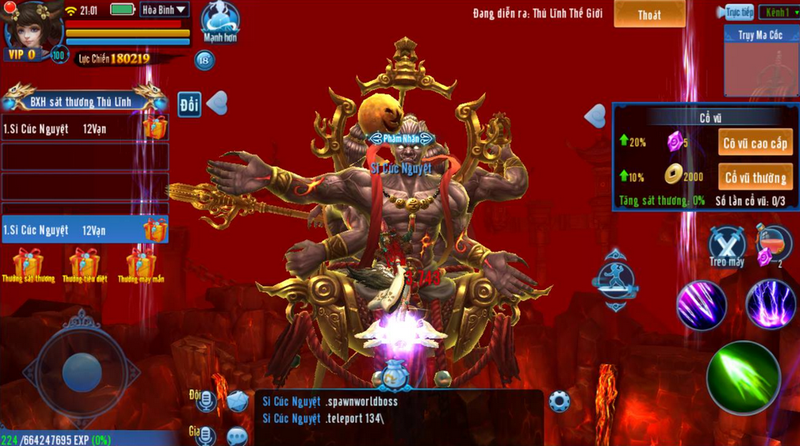Open the Kênh 1 channel dropdown
This screenshot has width=800, height=446.
774,12
